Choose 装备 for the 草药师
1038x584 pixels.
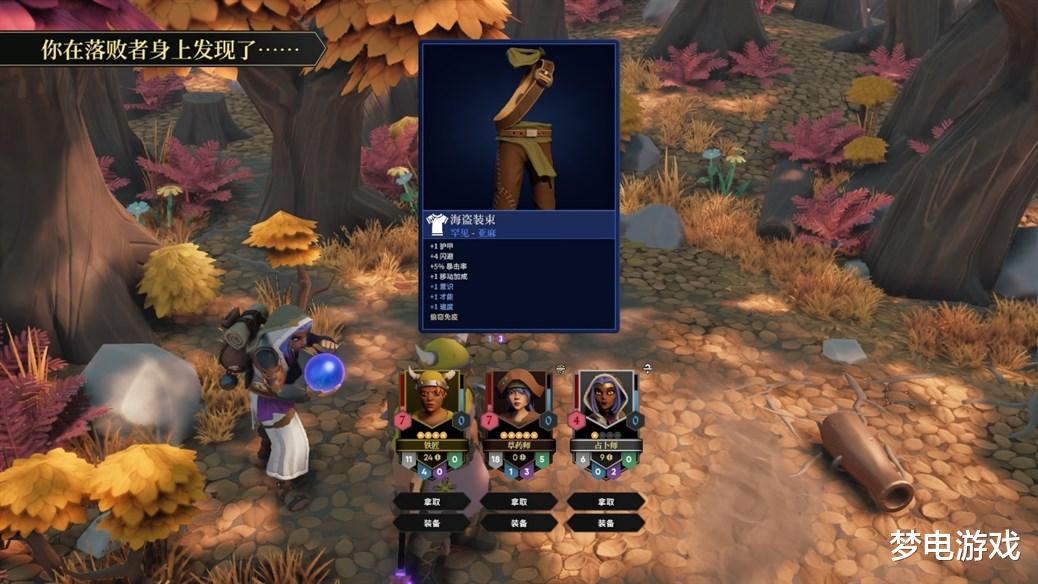click(x=519, y=522)
